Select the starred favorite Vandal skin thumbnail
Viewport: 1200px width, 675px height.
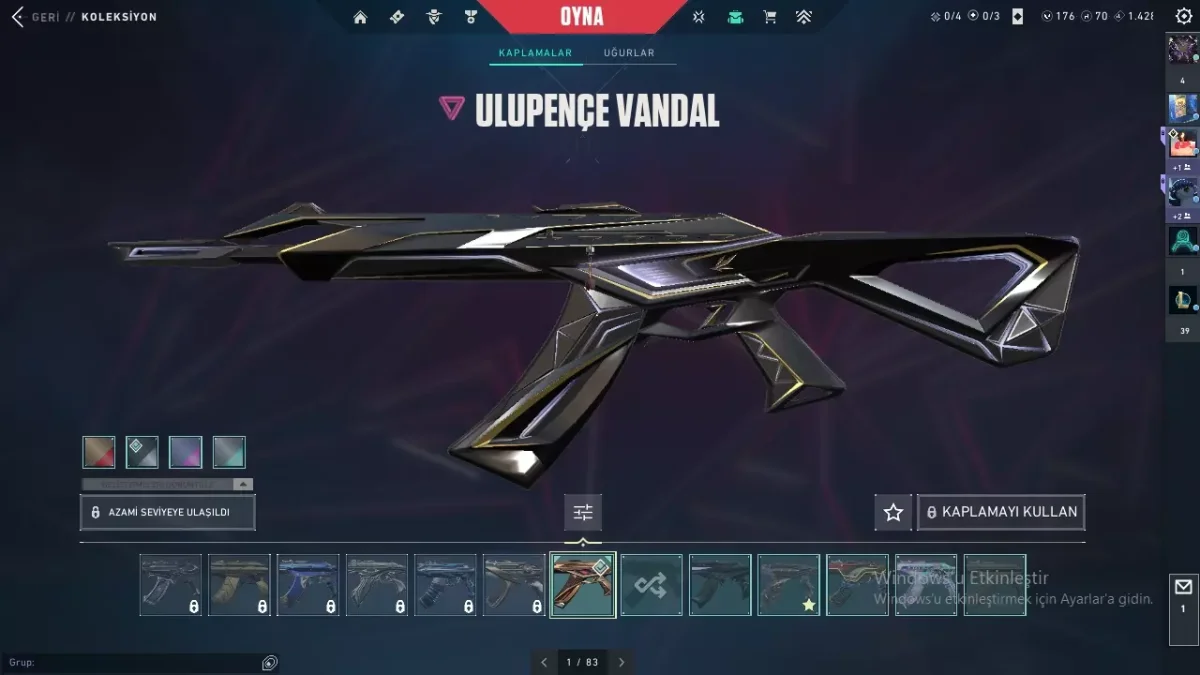pos(788,585)
